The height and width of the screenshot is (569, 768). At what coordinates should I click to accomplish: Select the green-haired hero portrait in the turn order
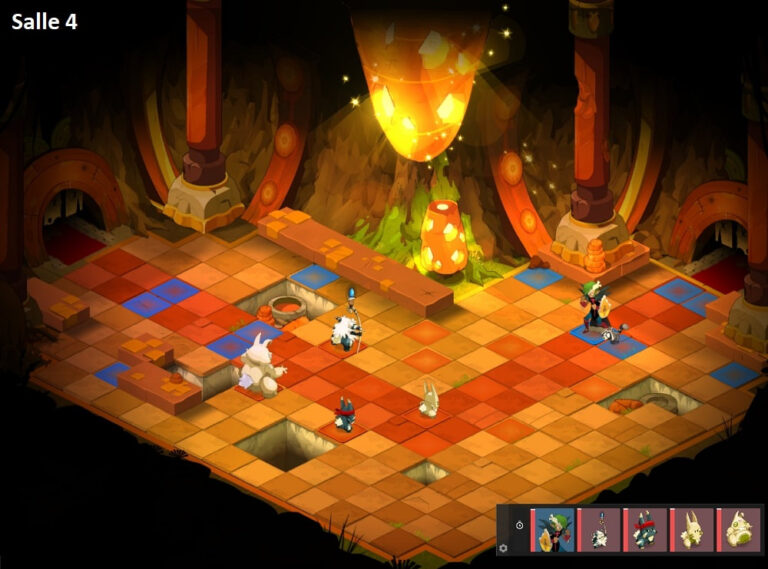[x=553, y=530]
